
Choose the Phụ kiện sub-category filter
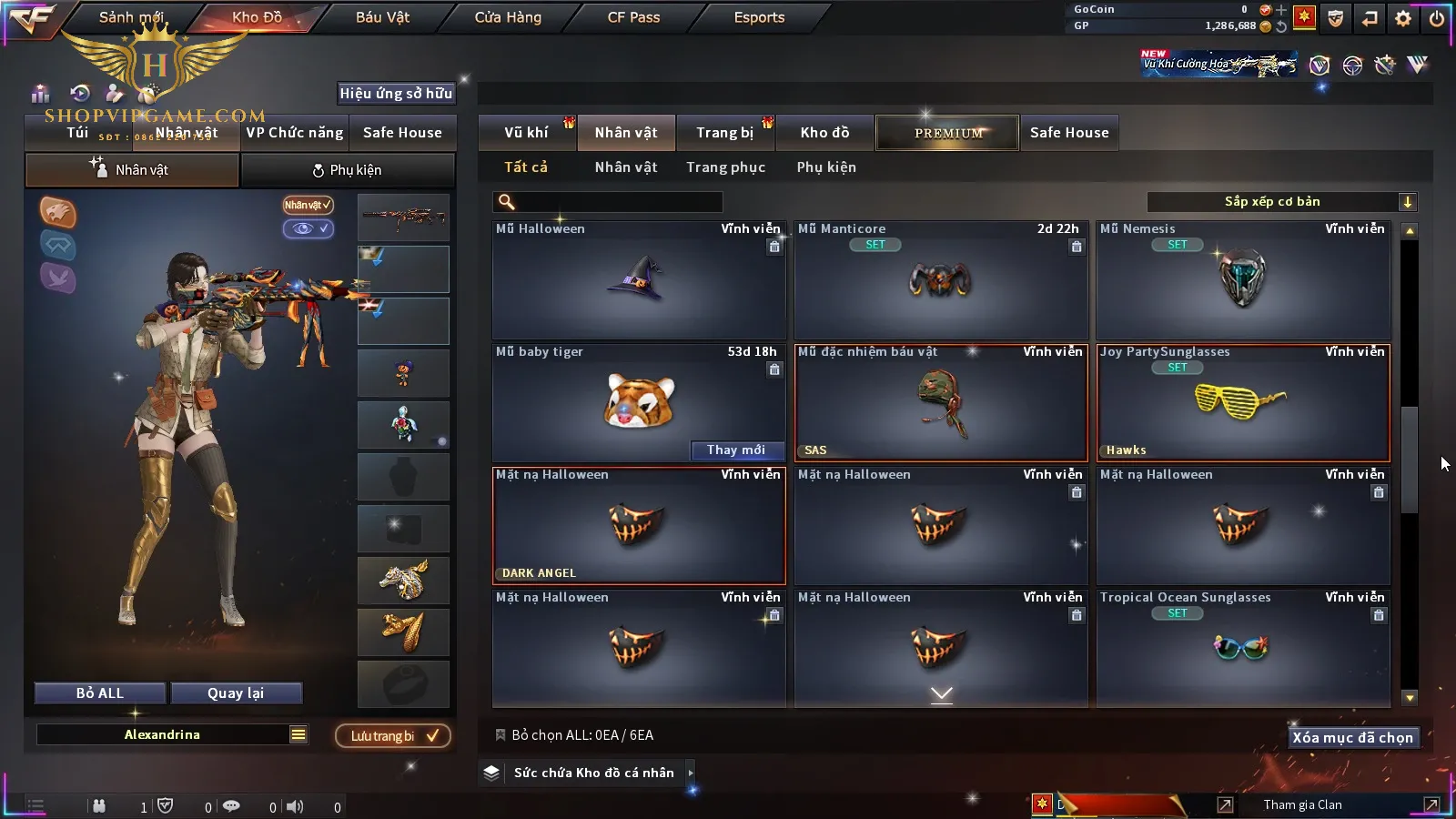click(826, 167)
